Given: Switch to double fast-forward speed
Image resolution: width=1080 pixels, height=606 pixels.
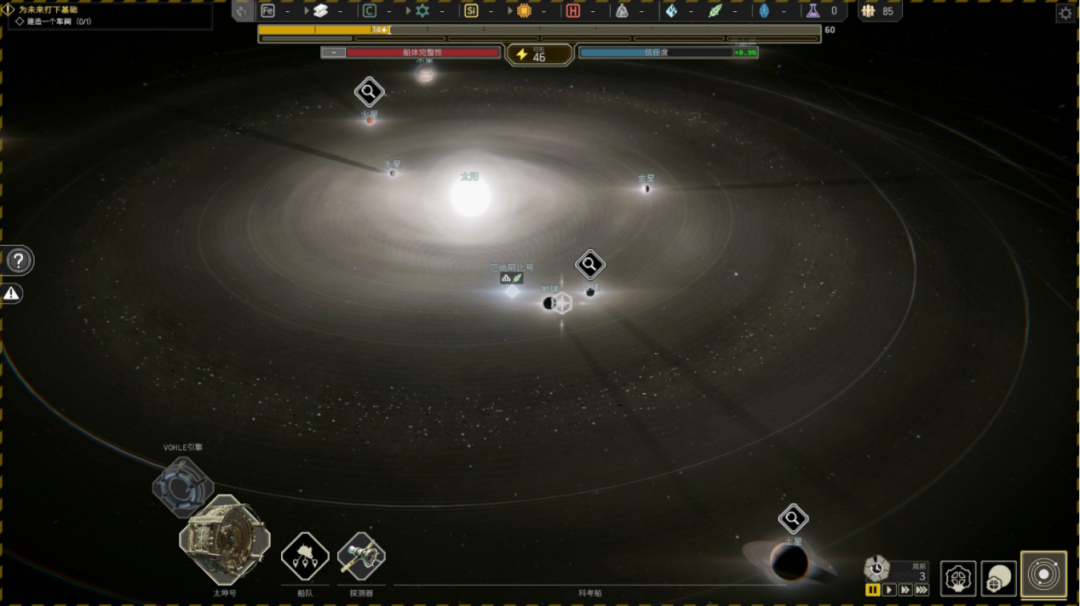Looking at the screenshot, I should (905, 590).
